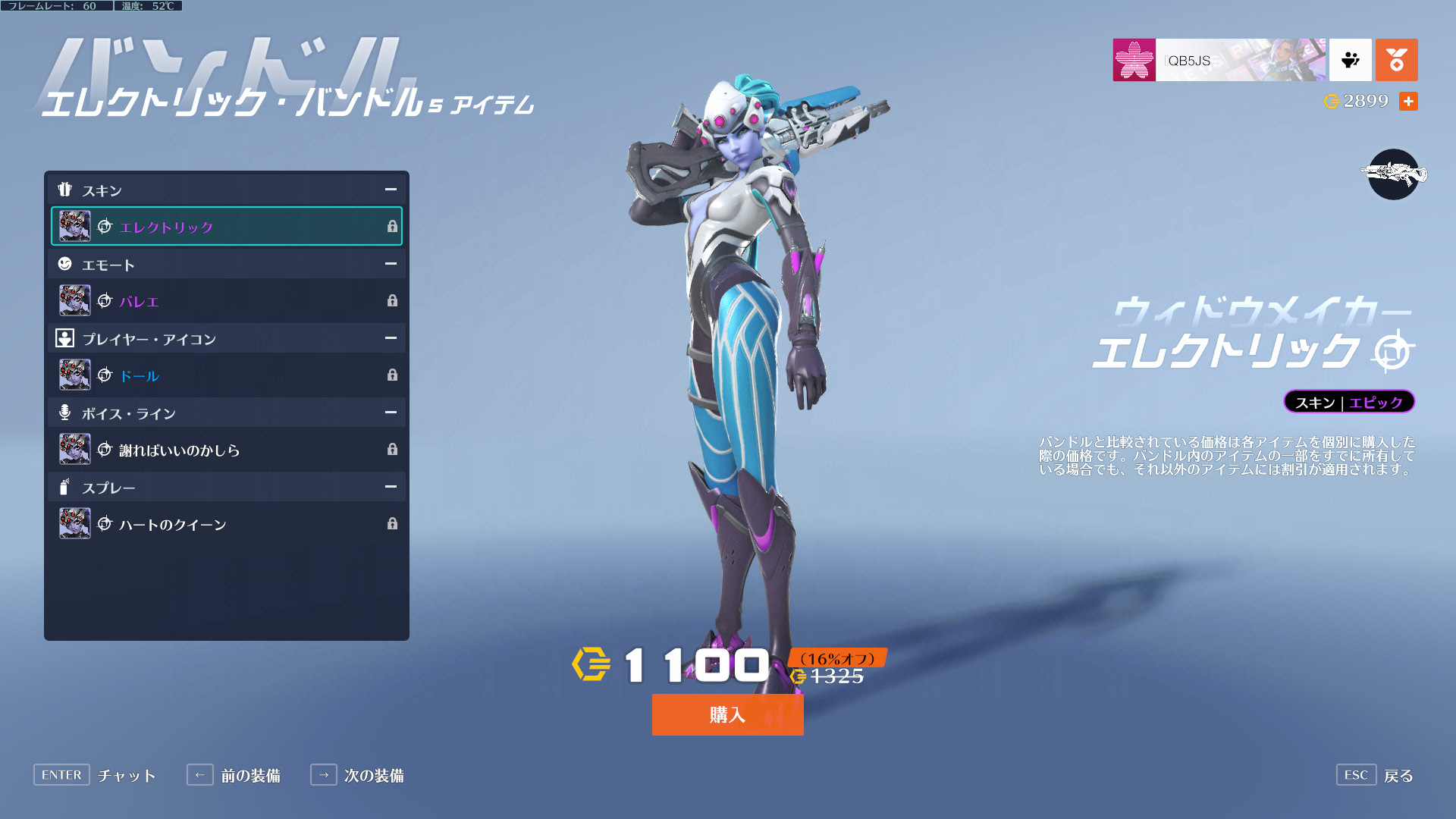The image size is (1456, 819).
Task: Add coins with the orange plus button
Action: pos(1408,102)
